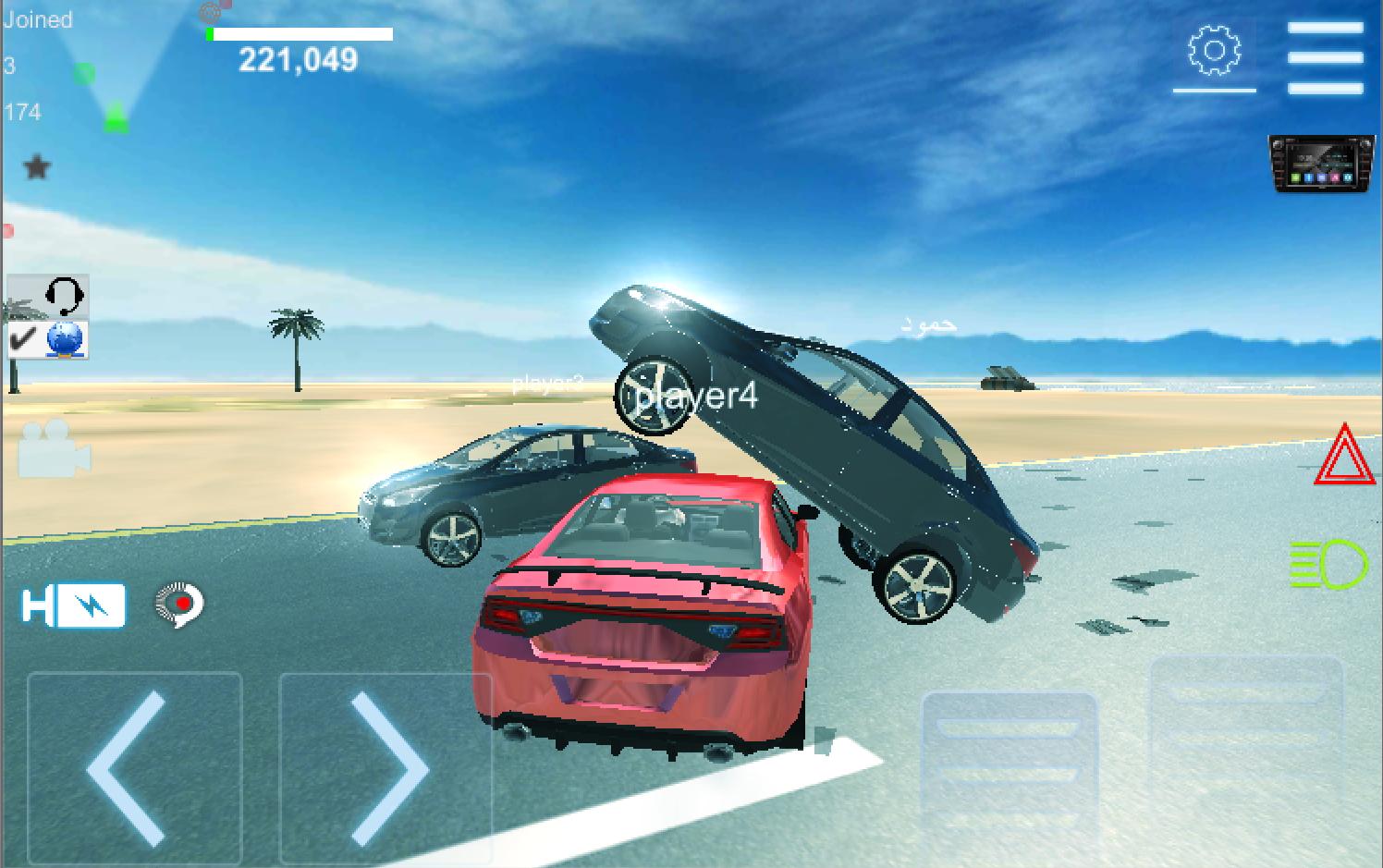Open the hamburger menu at top right
Viewport: 1383px width, 868px height.
1326,53
